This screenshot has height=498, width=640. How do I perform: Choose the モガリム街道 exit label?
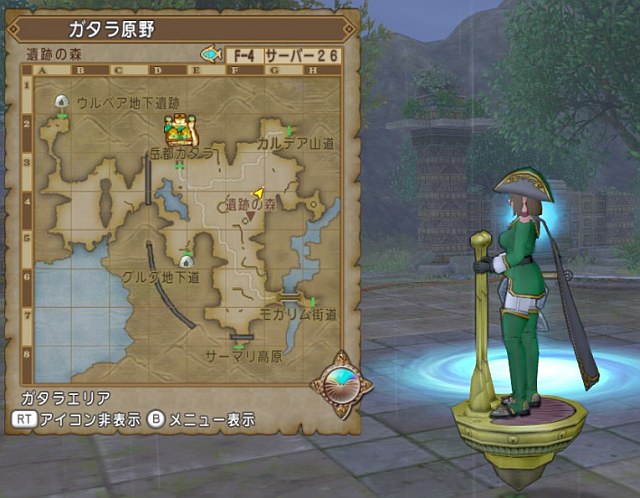pos(297,314)
